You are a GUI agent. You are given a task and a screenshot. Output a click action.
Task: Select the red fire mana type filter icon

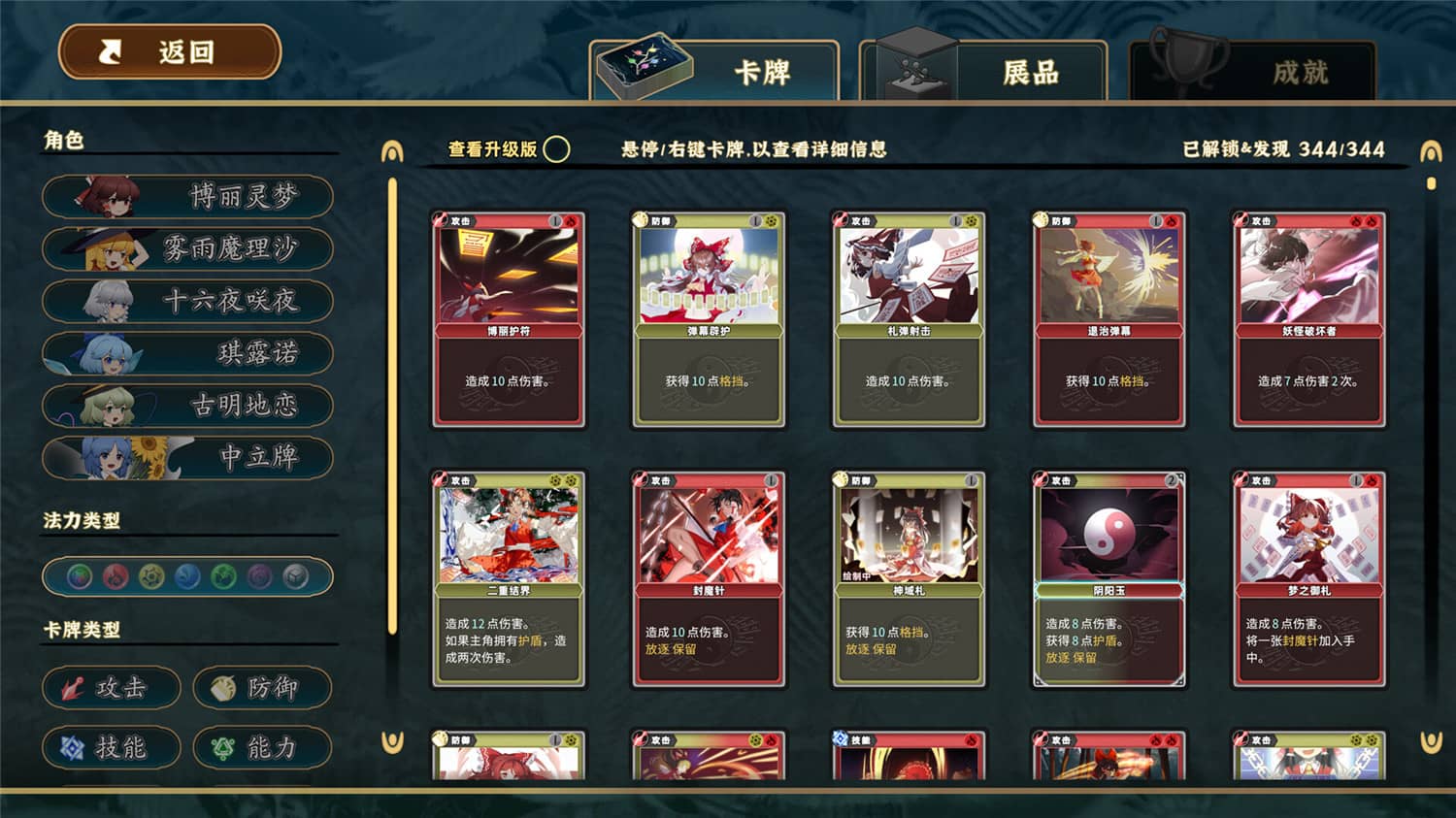115,576
